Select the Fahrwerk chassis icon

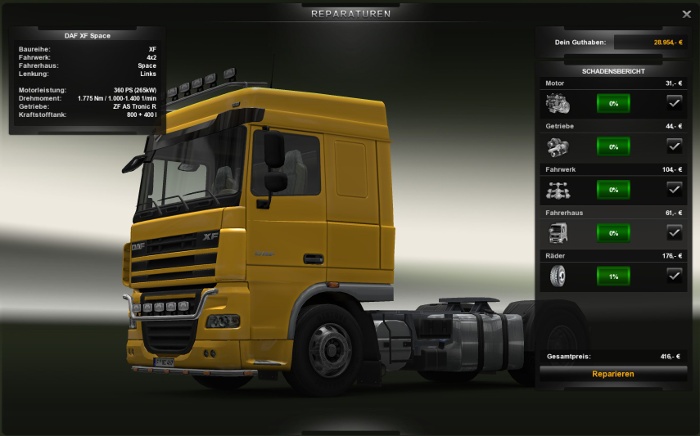pyautogui.click(x=558, y=190)
